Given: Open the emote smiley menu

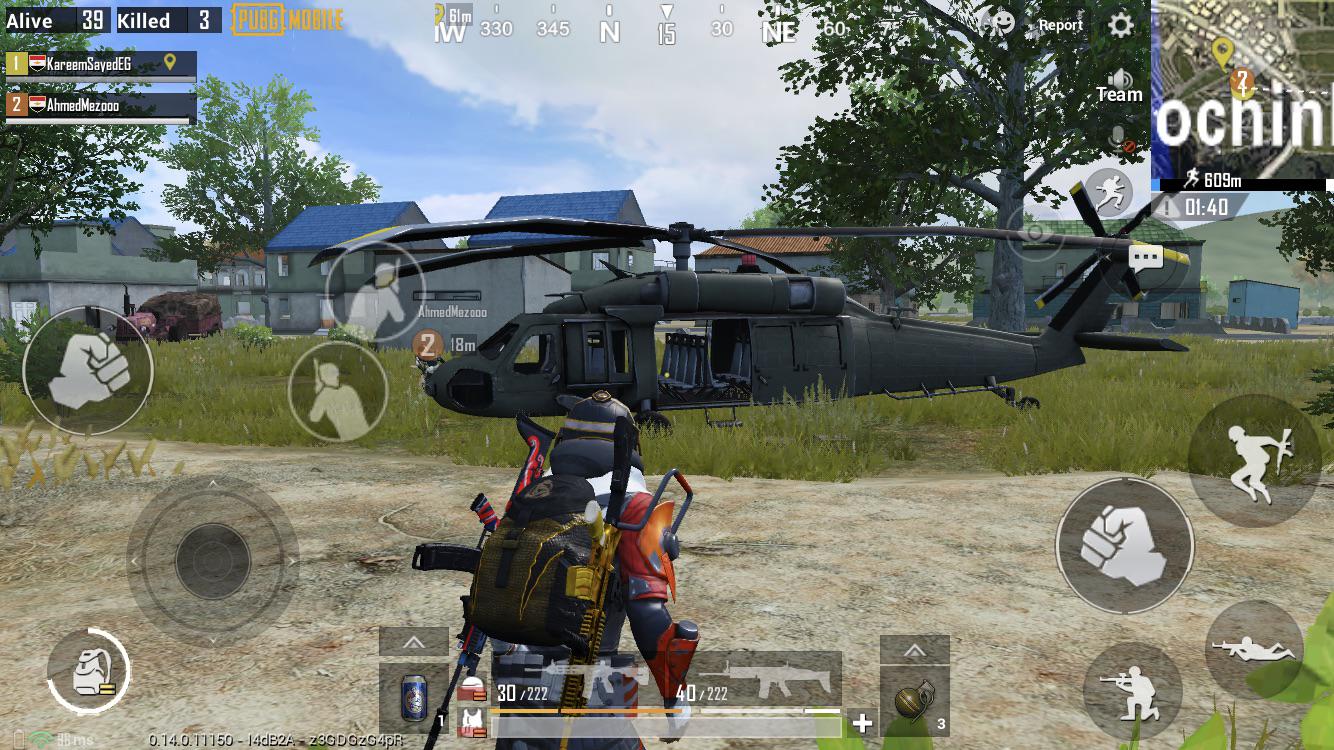Looking at the screenshot, I should (996, 21).
